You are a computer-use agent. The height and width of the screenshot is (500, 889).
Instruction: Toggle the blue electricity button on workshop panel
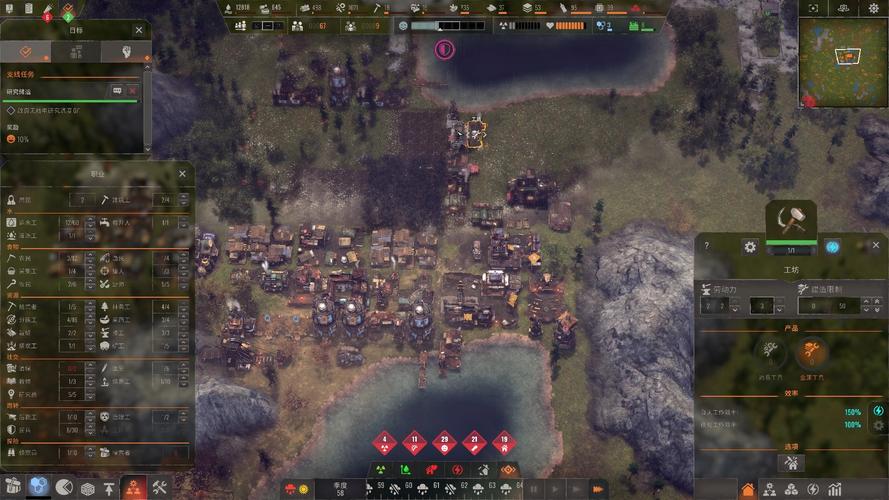click(x=832, y=246)
